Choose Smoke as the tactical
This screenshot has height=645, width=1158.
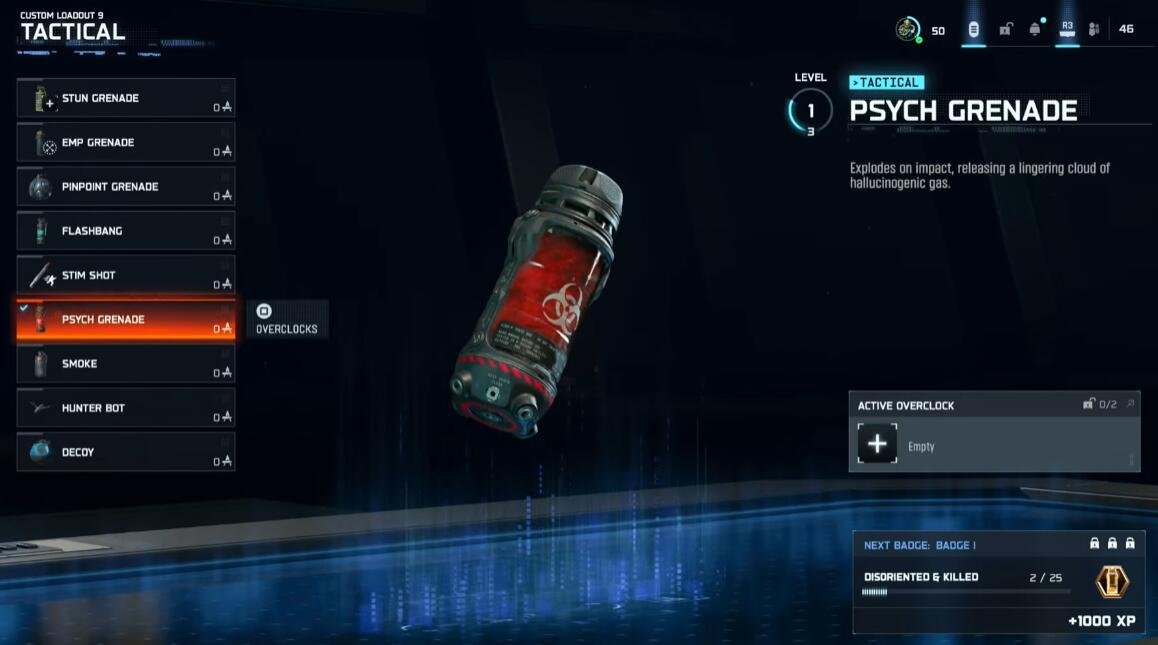click(x=126, y=364)
